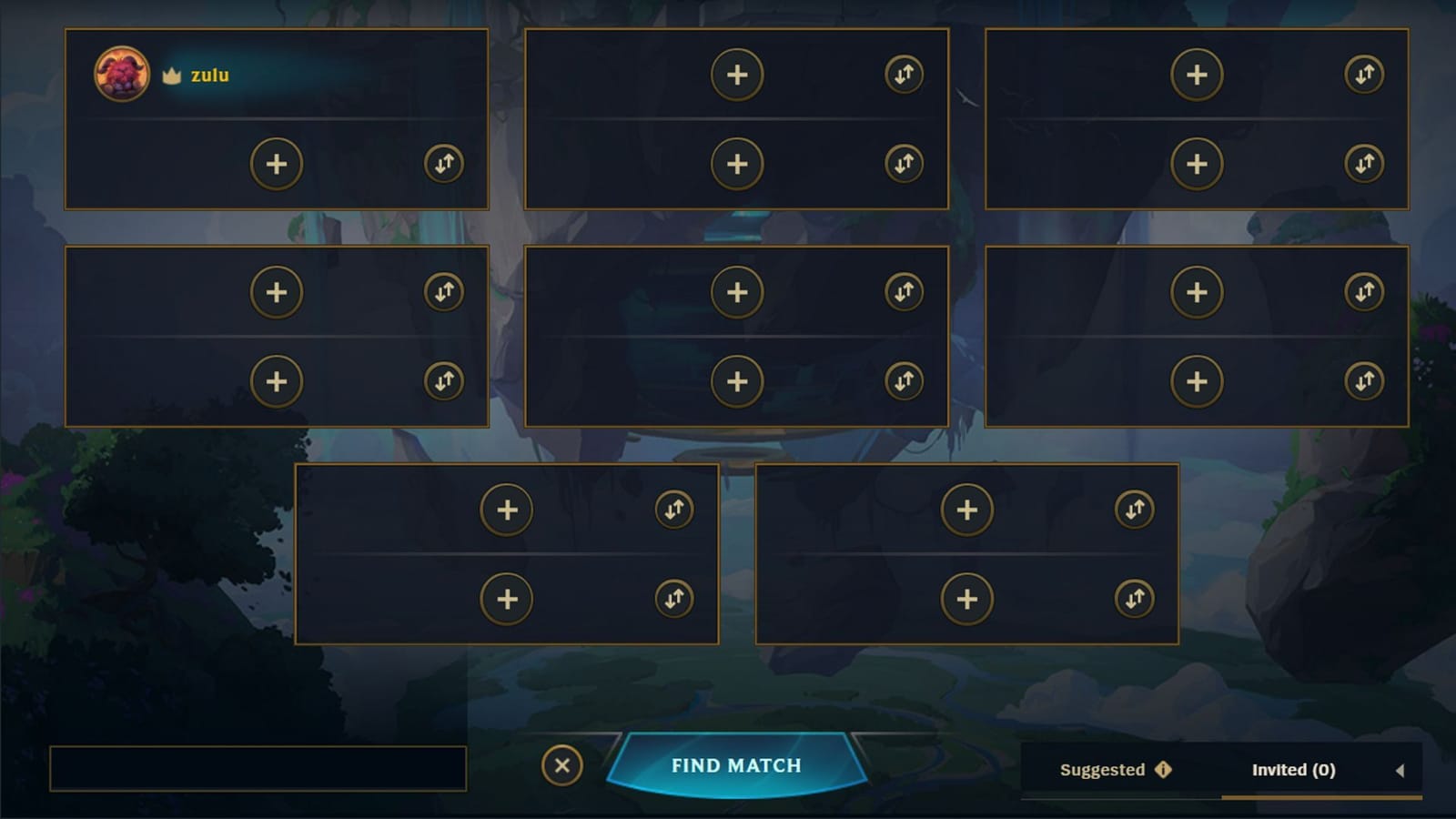
Task: Add a player to the middle-left team's top slot
Action: click(x=276, y=292)
